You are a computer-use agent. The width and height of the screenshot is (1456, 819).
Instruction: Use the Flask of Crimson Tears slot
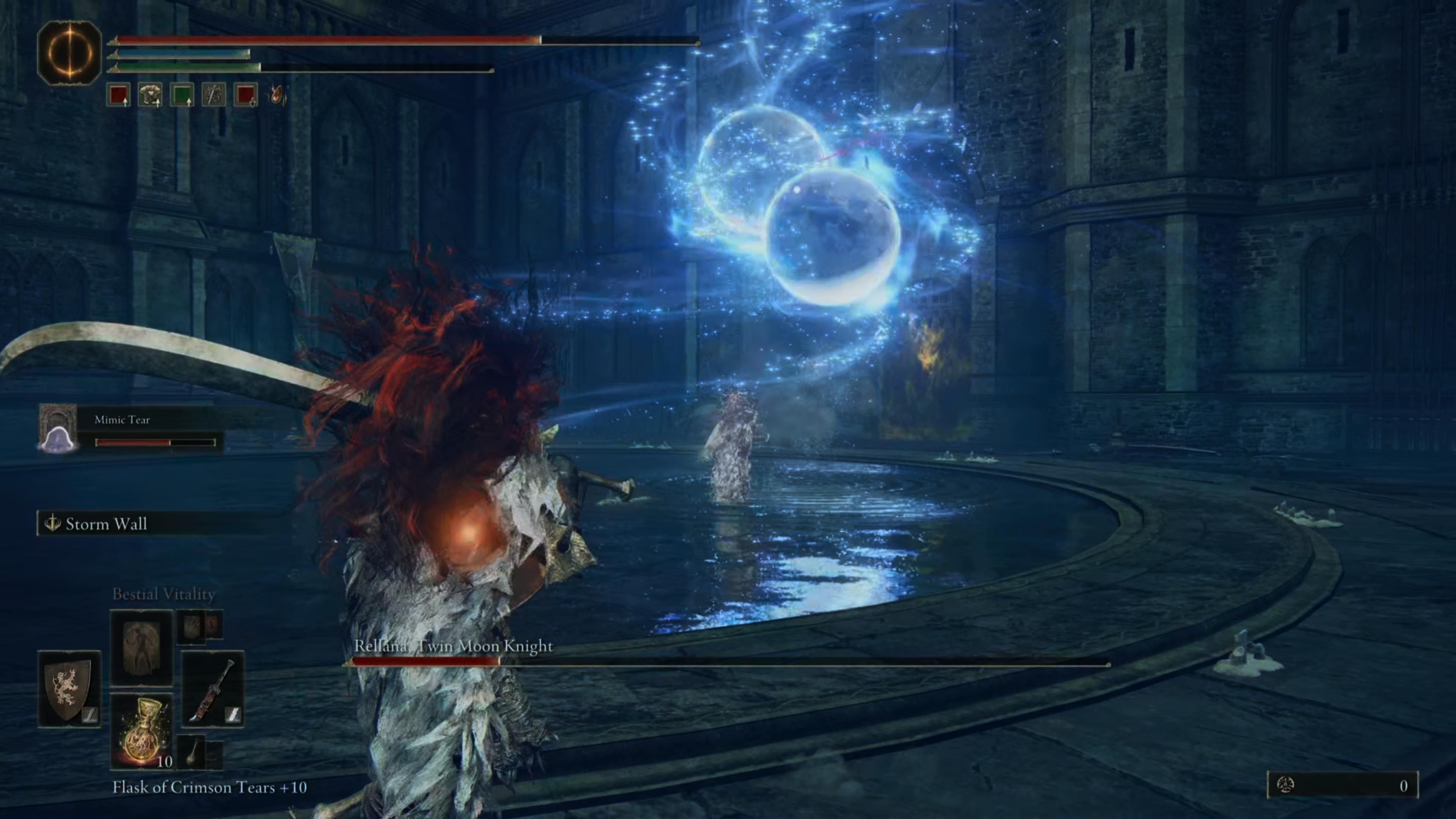point(141,731)
